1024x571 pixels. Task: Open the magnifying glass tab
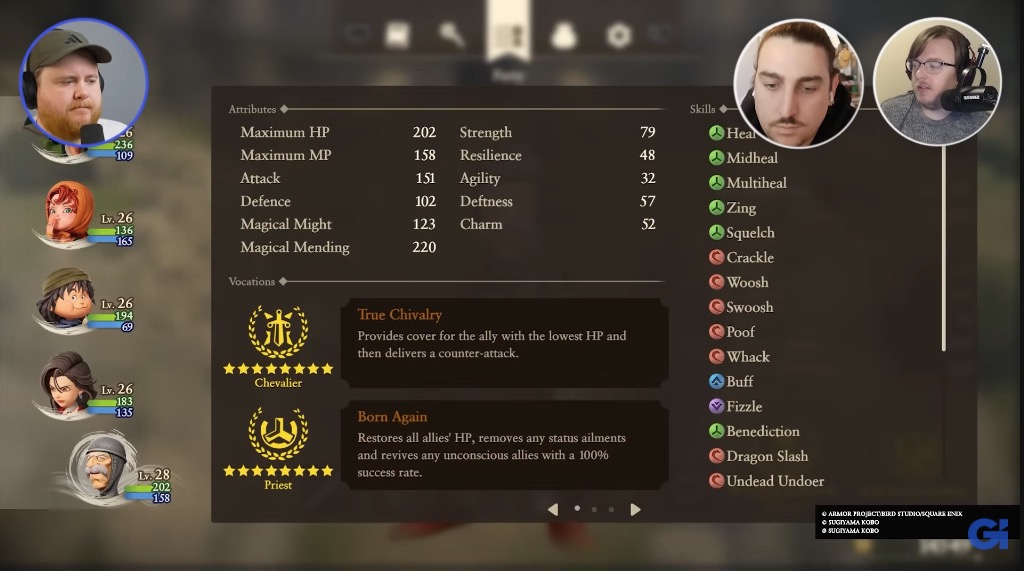coord(452,36)
